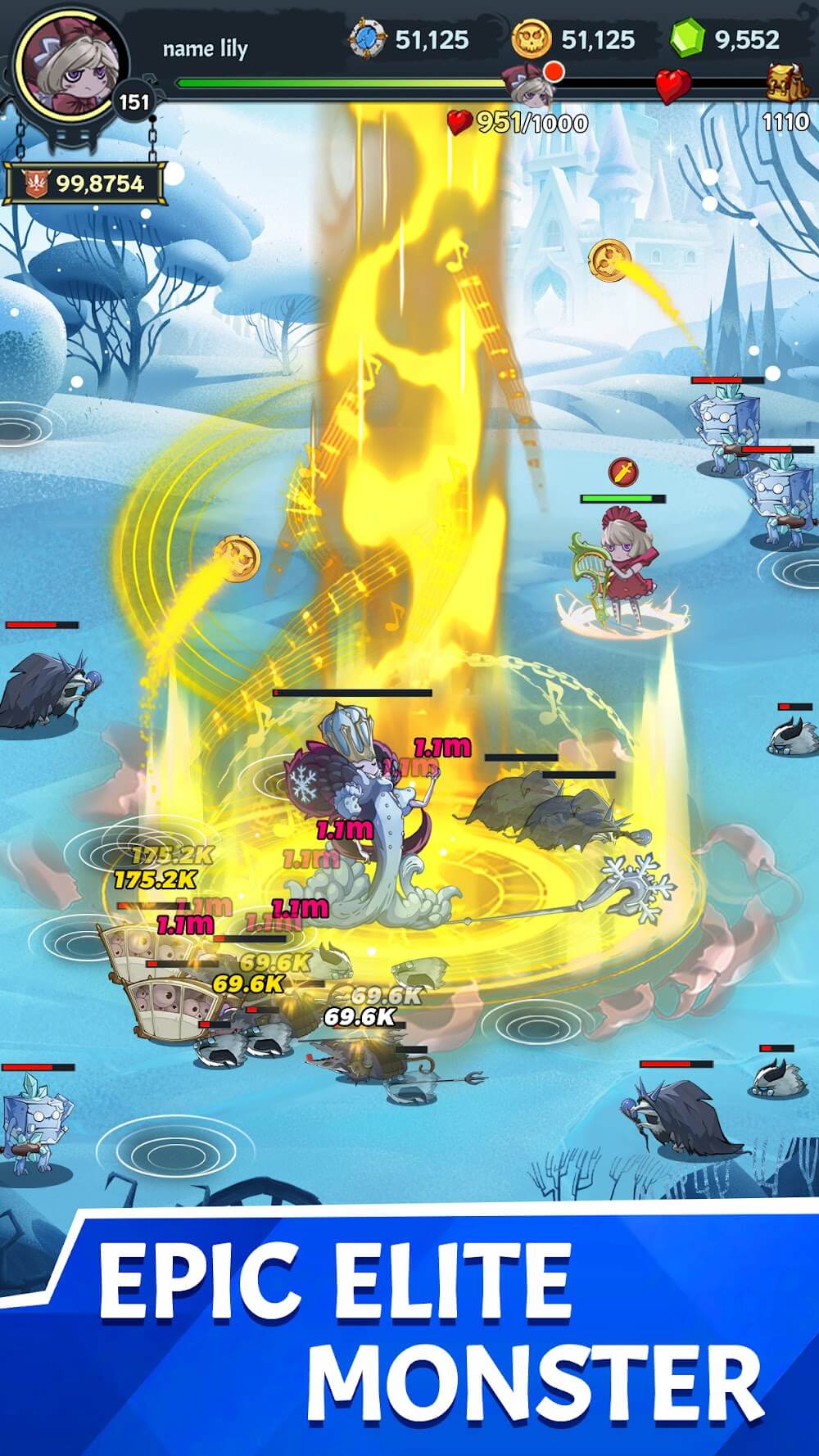Tap the gold skull coin icon
819x1456 pixels.
532,39
